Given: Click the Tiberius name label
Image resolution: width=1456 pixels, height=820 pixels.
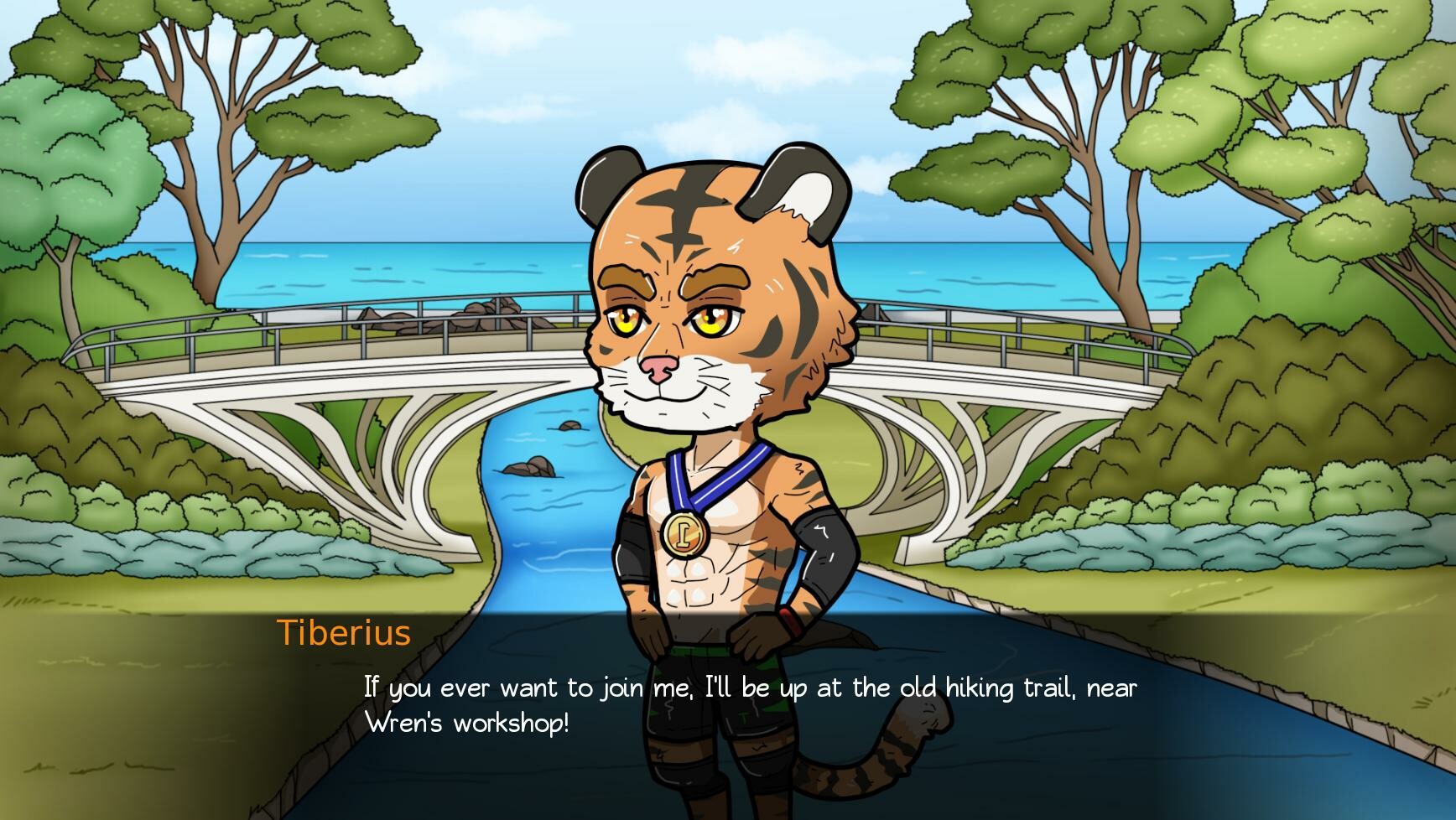Looking at the screenshot, I should click(343, 635).
